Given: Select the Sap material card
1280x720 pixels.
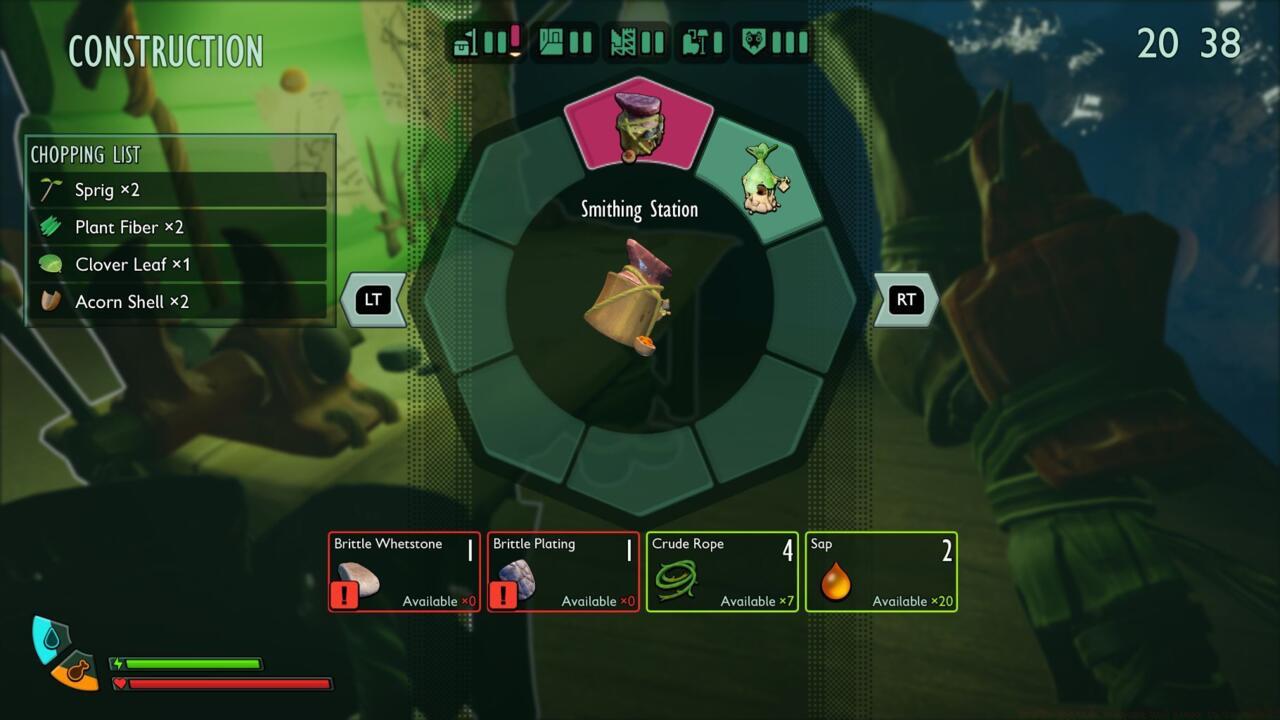Looking at the screenshot, I should click(x=881, y=571).
